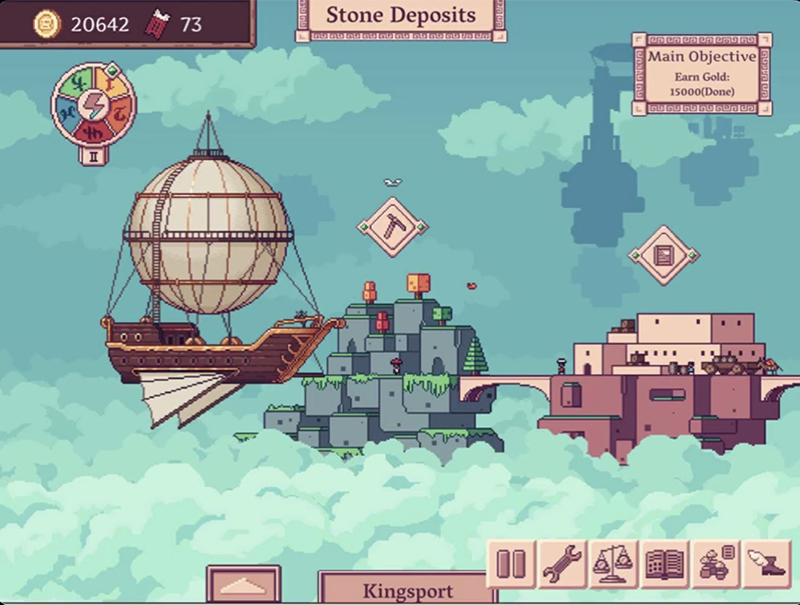This screenshot has height=605, width=800.
Task: Click the Kingsport destination label
Action: tap(408, 590)
